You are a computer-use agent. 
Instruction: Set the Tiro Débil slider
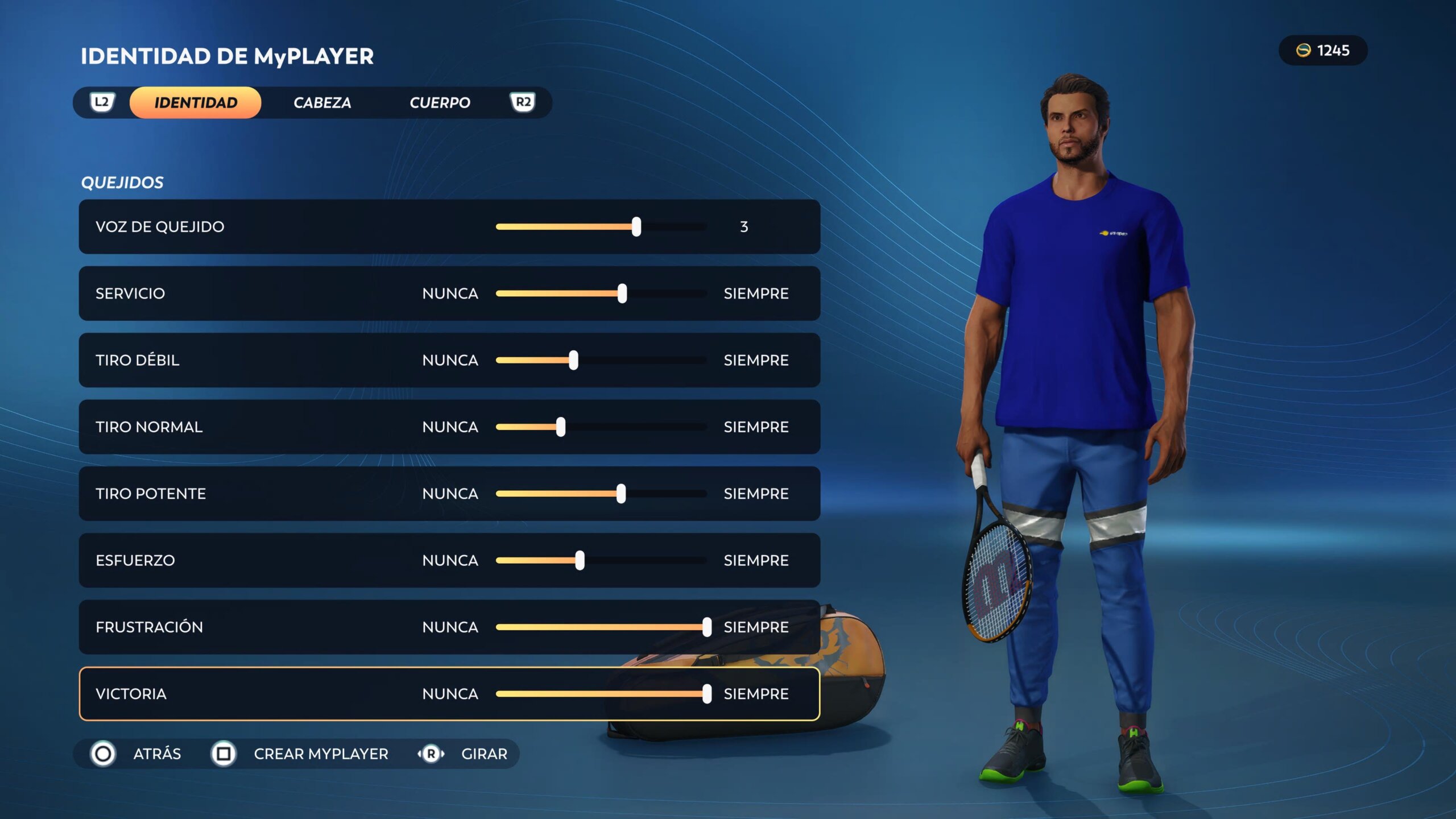[573, 360]
